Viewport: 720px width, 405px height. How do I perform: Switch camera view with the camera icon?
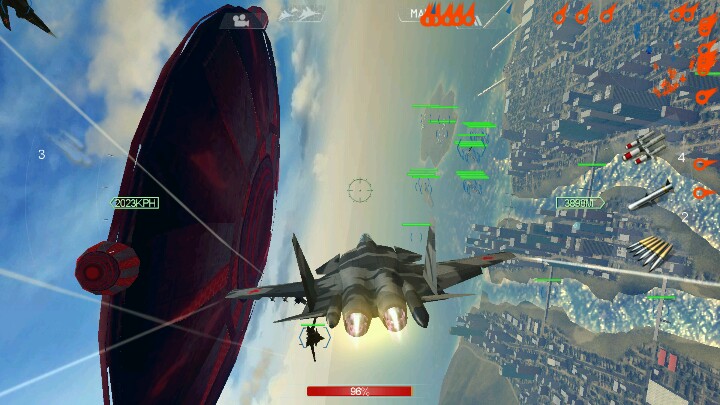(x=240, y=18)
